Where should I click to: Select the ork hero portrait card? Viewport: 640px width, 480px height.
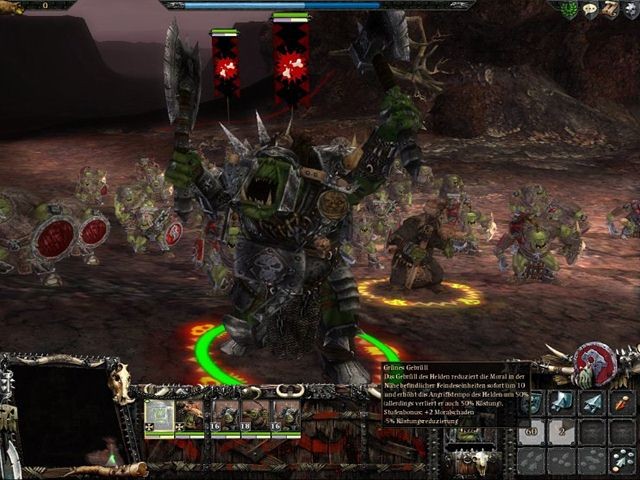click(190, 416)
